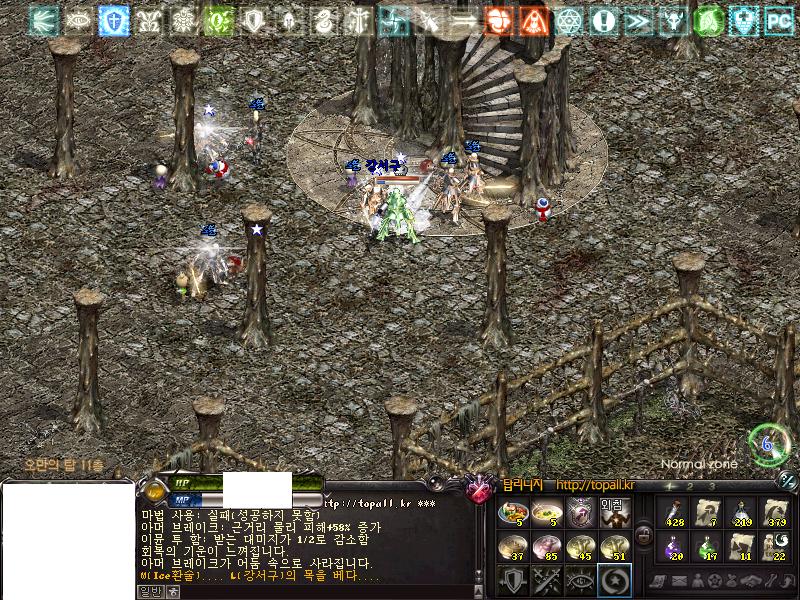Image resolution: width=800 pixels, height=600 pixels.
Task: Use the scroll stack showing 379
Action: [x=776, y=513]
